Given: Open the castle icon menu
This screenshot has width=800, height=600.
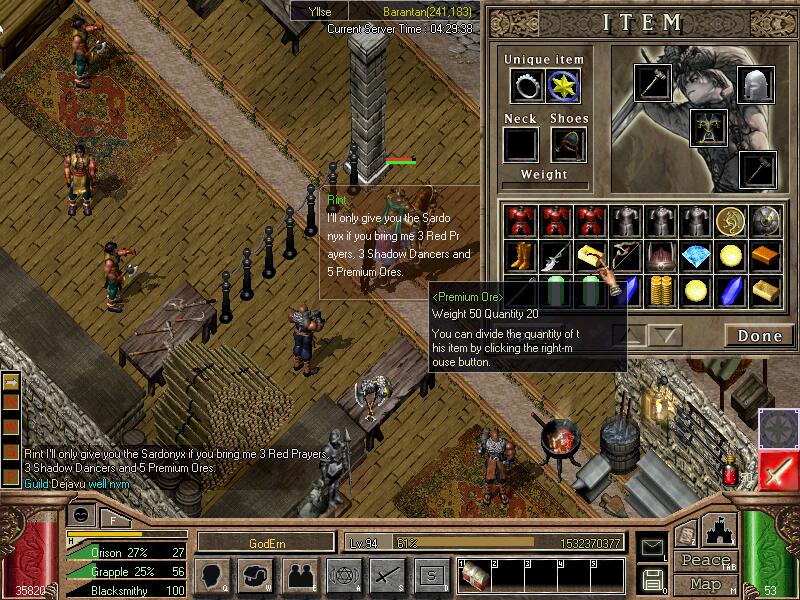Looking at the screenshot, I should coord(720,527).
